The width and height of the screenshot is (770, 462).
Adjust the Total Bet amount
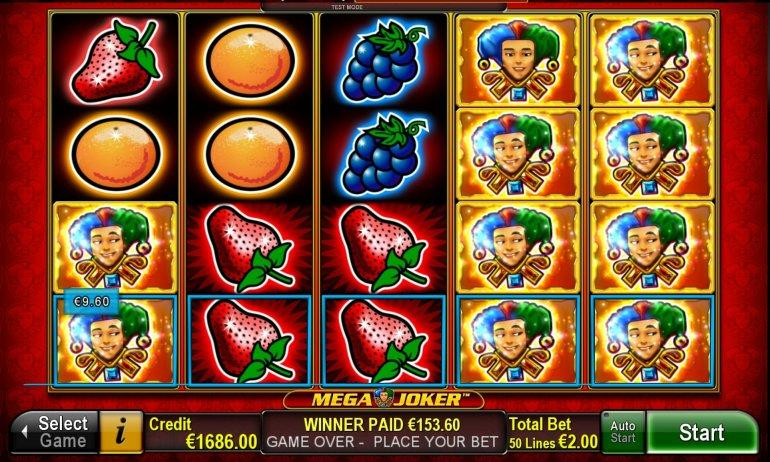tap(553, 433)
